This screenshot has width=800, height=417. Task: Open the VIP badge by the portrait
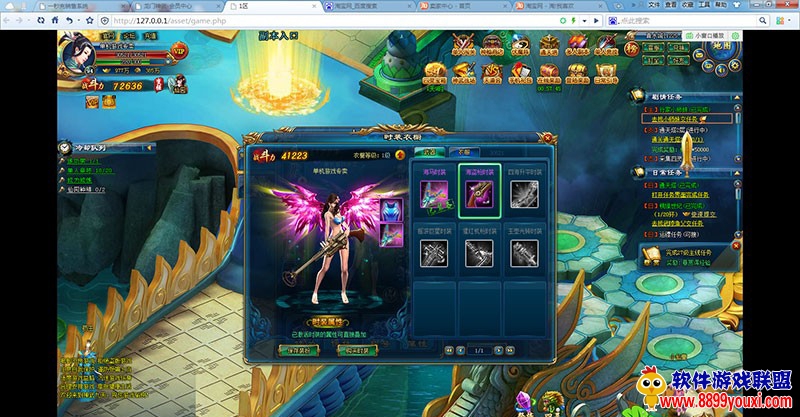[179, 49]
